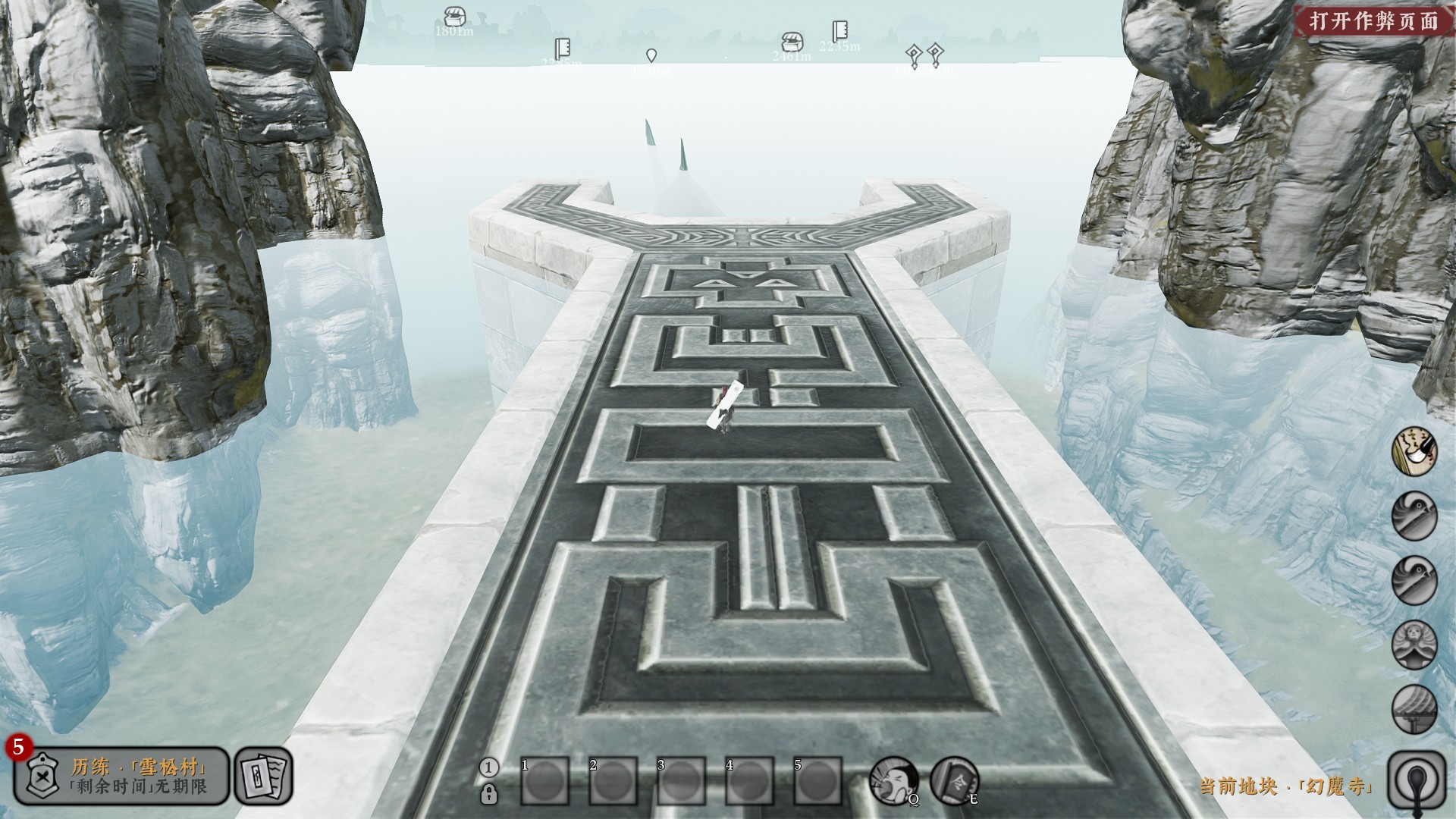Activate the command book skill
Screen dimensions: 1456x819
coord(954,780)
